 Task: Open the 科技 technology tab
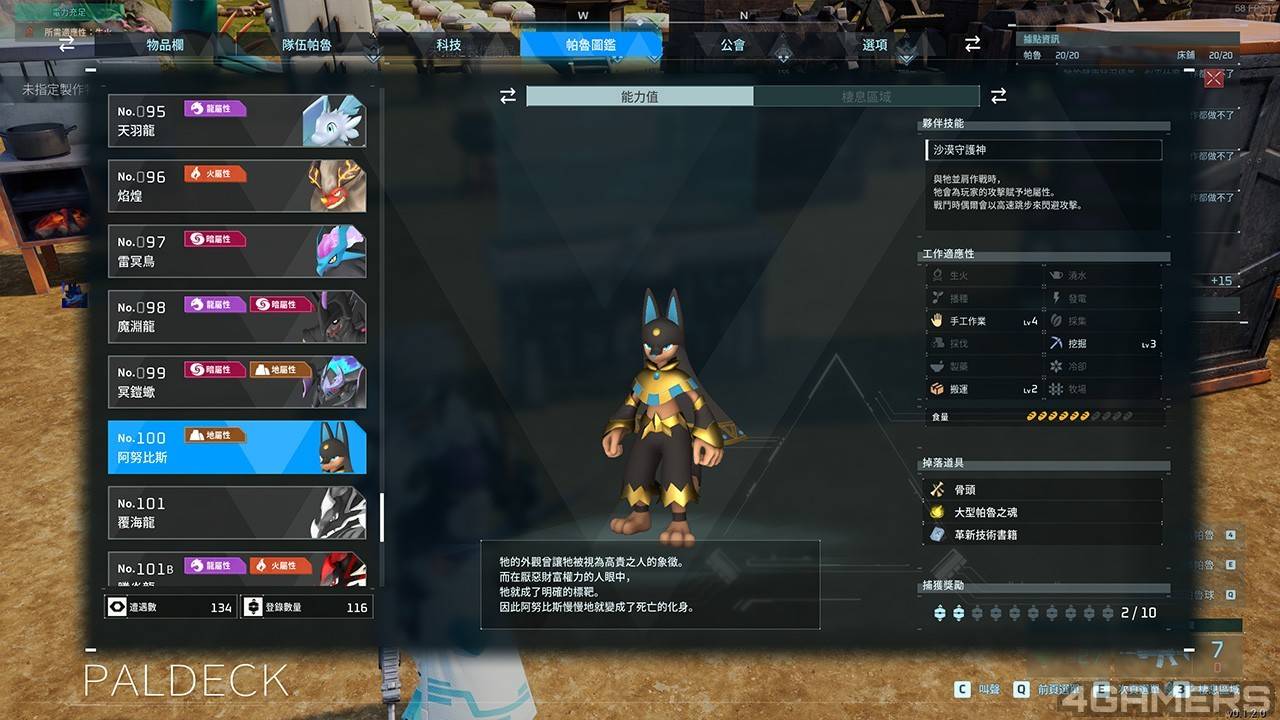click(x=449, y=45)
